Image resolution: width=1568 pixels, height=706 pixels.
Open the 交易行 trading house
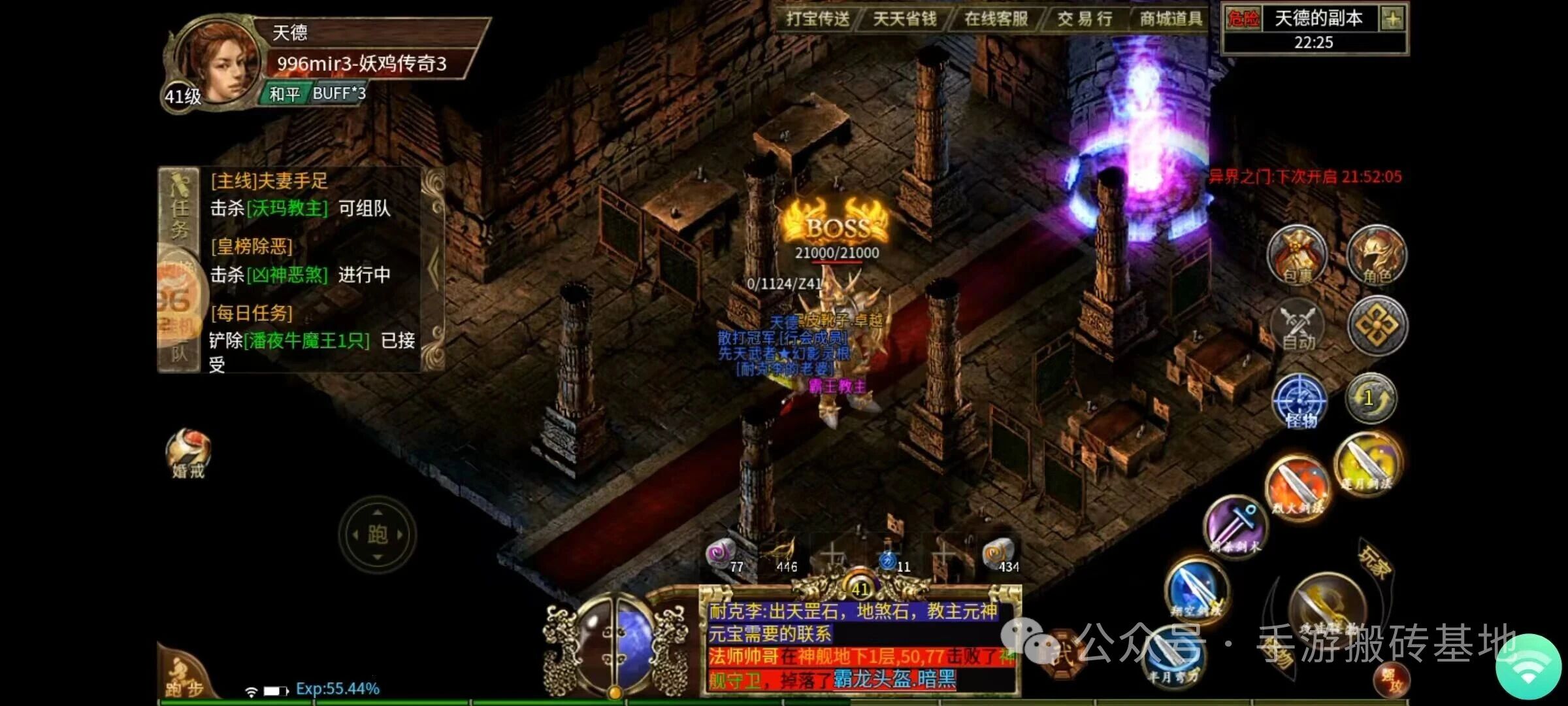tap(1085, 19)
